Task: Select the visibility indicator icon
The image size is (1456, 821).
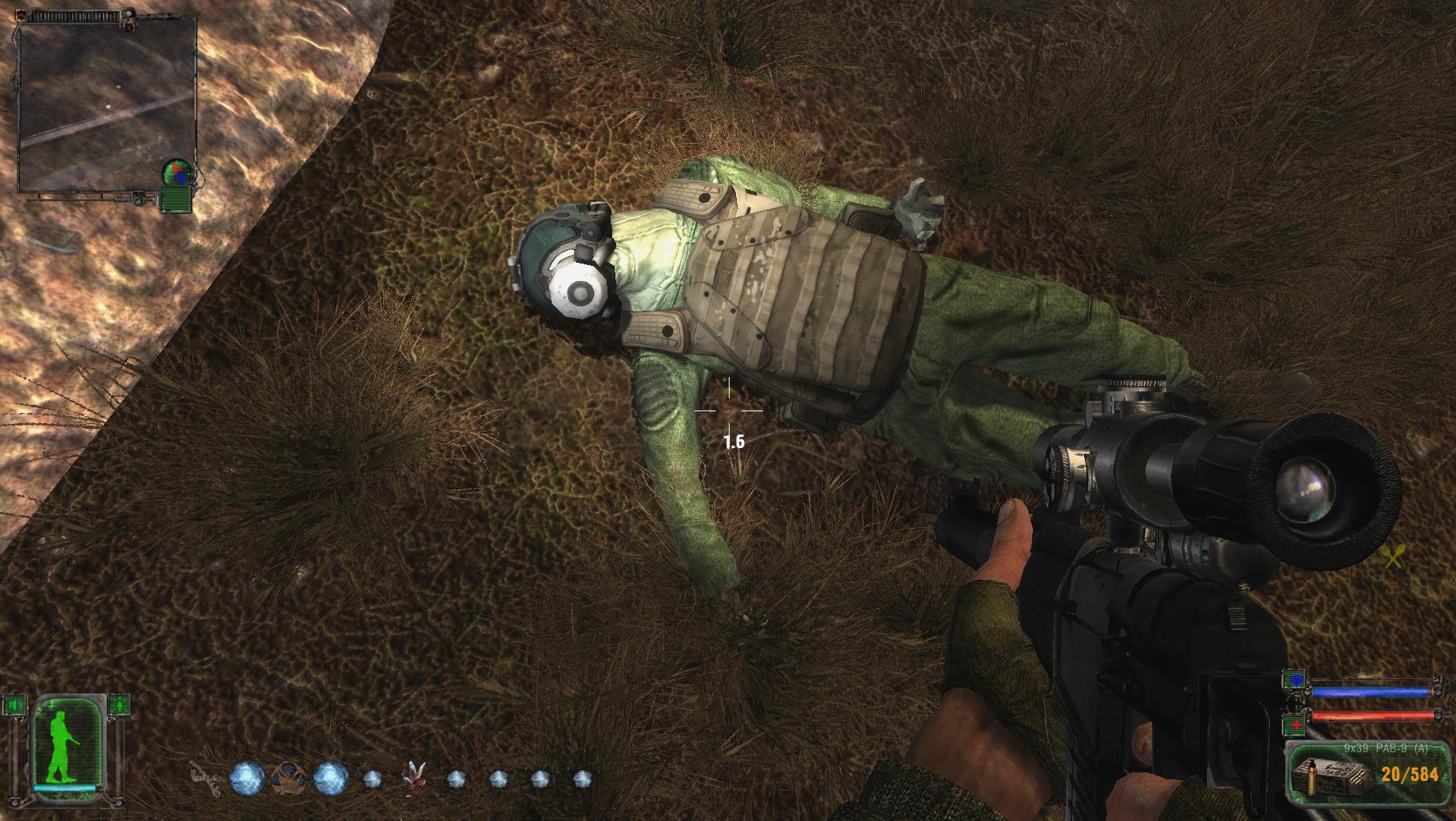Action: coord(118,706)
